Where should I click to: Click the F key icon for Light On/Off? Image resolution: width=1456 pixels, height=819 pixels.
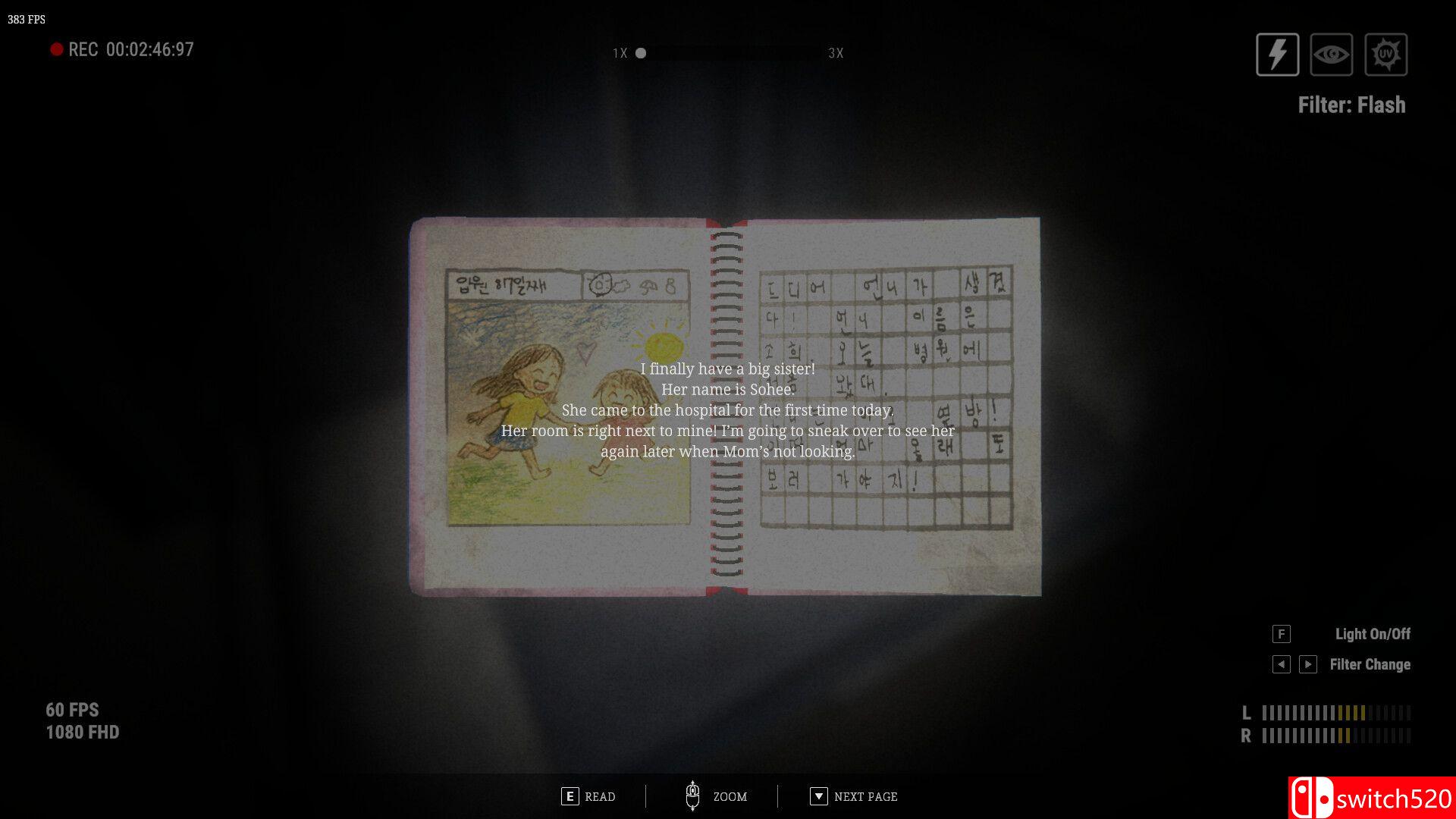1281,634
